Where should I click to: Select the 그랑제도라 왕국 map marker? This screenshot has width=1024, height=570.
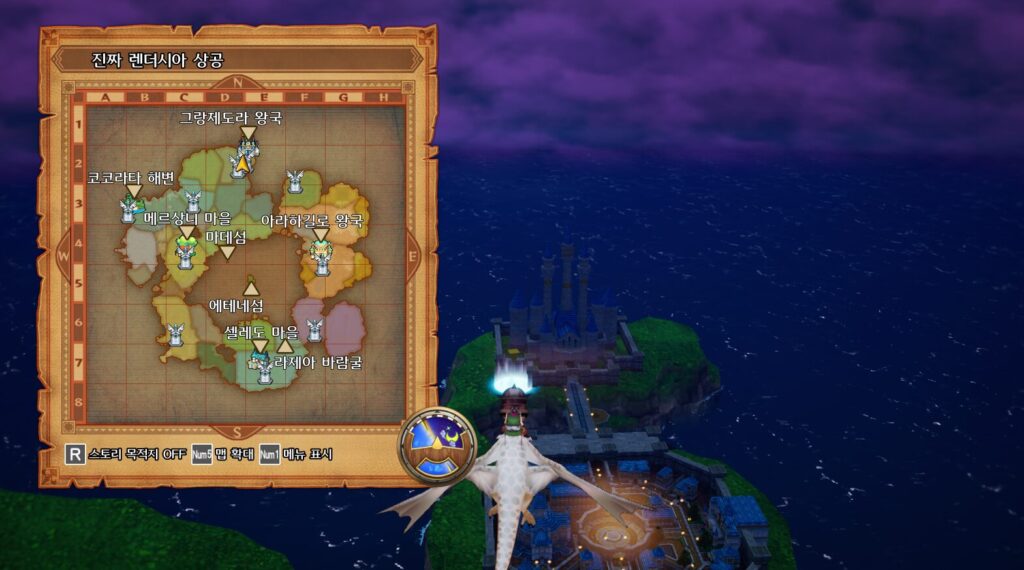[248, 135]
